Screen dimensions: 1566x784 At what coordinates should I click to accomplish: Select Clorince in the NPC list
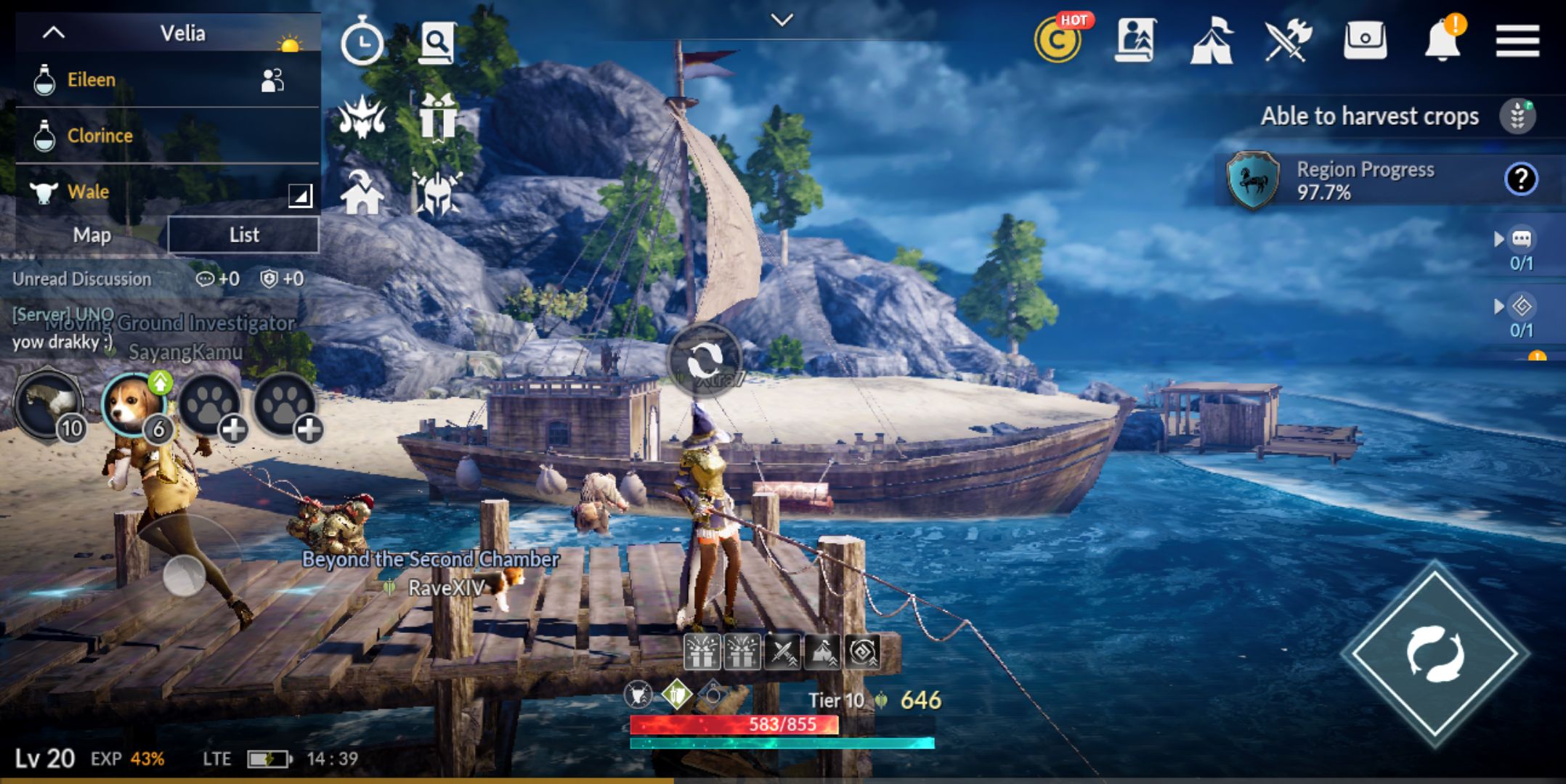click(x=100, y=136)
